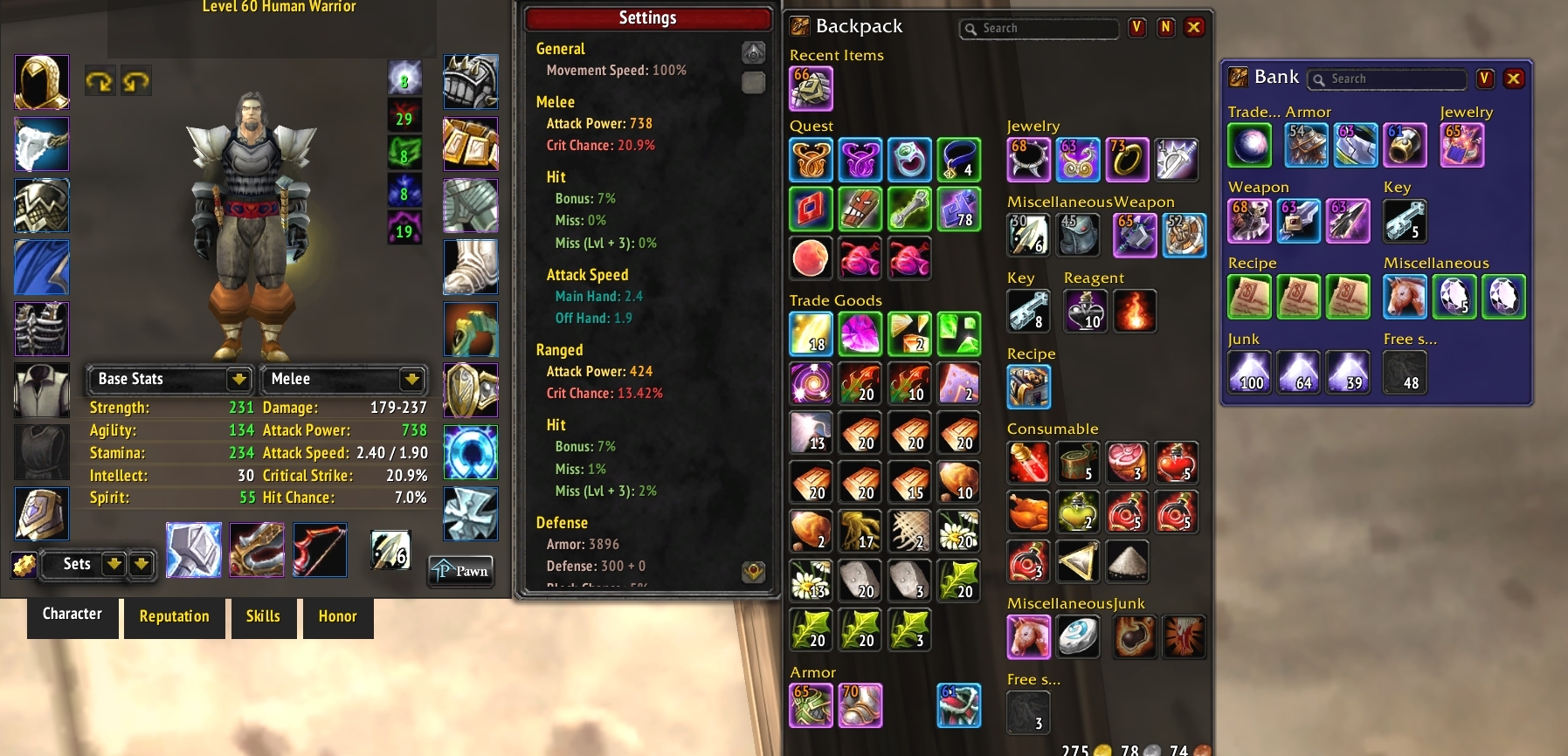
Task: Open the Honor tab
Action: click(x=338, y=617)
